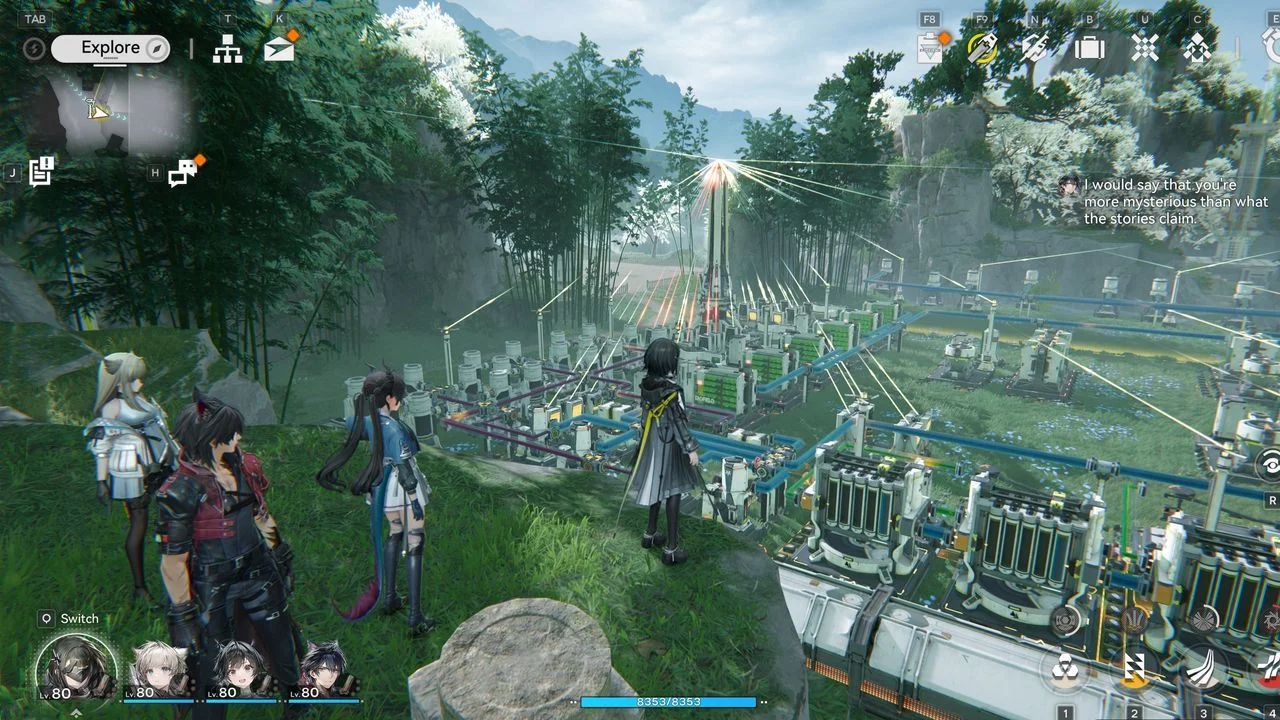
Task: Select the hooded active operator portrait
Action: (x=76, y=668)
